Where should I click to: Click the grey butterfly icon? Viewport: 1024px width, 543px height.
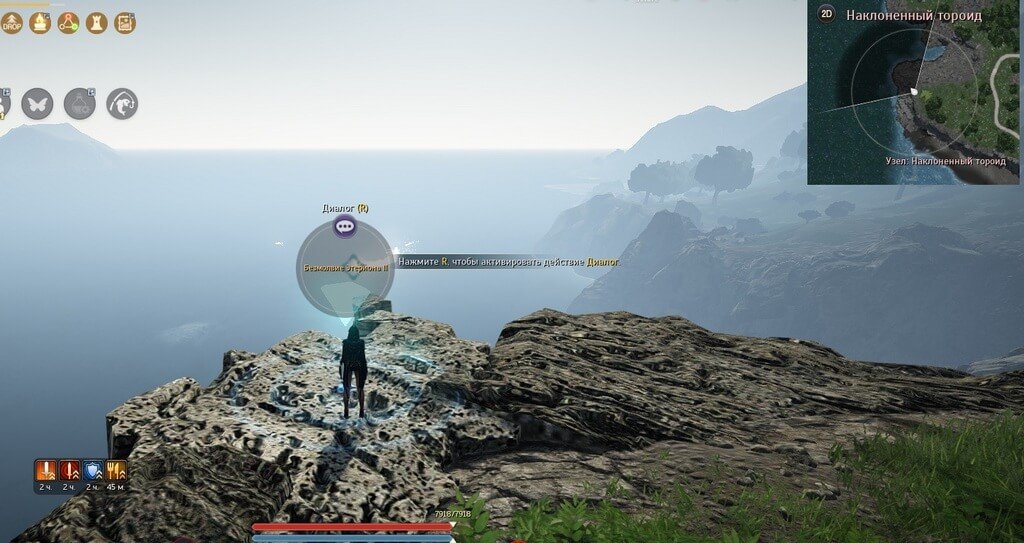point(37,103)
